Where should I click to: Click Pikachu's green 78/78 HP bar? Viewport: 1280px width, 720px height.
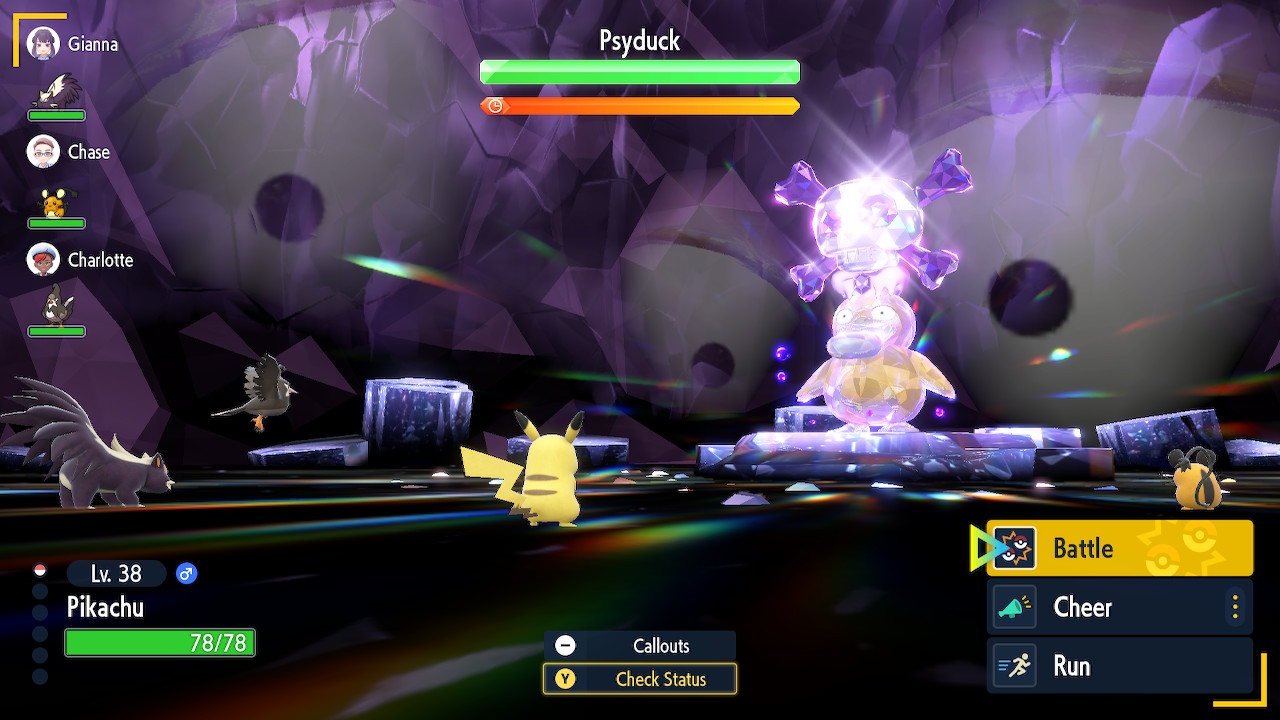pos(160,643)
